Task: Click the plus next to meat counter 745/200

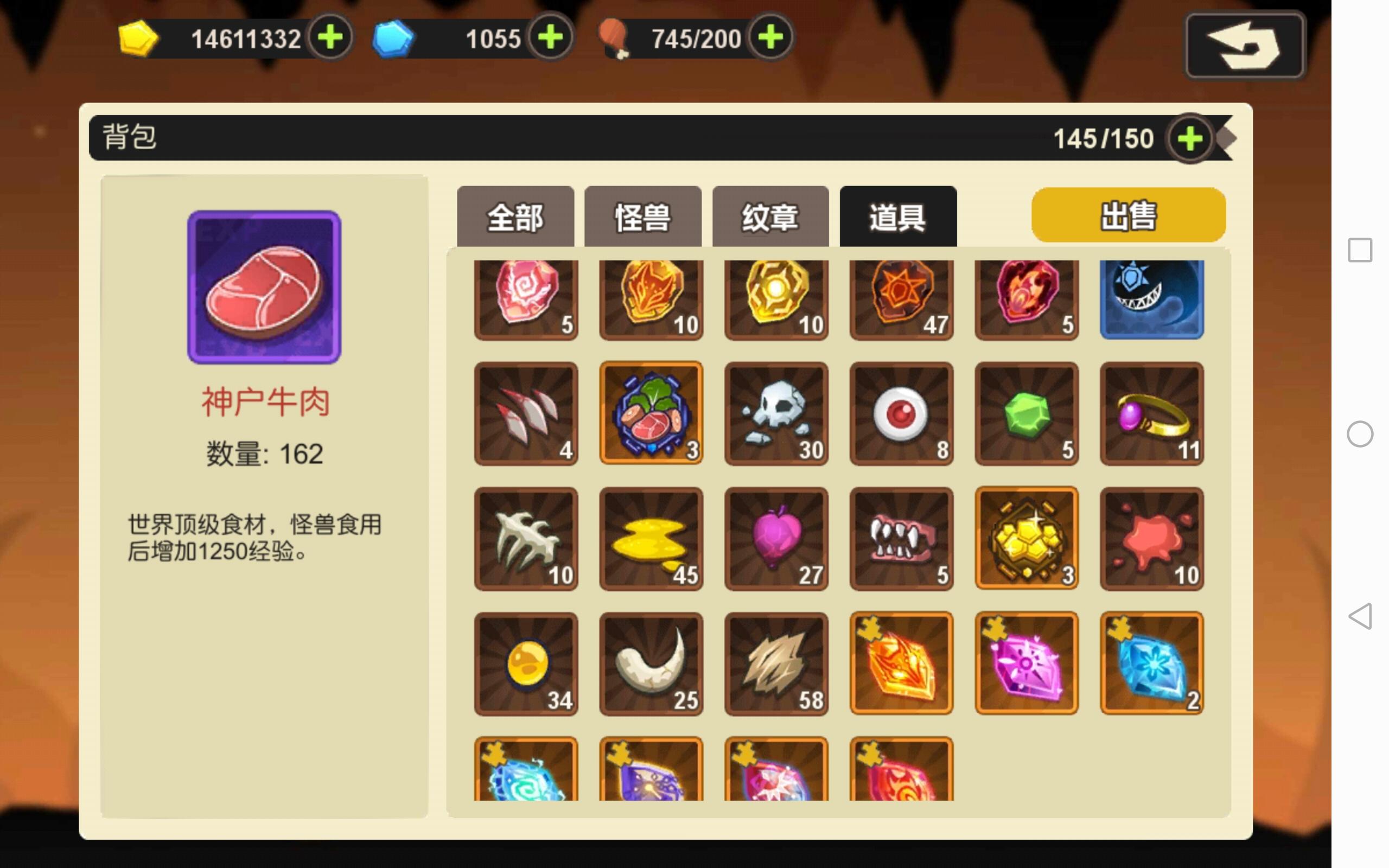Action: [772, 39]
